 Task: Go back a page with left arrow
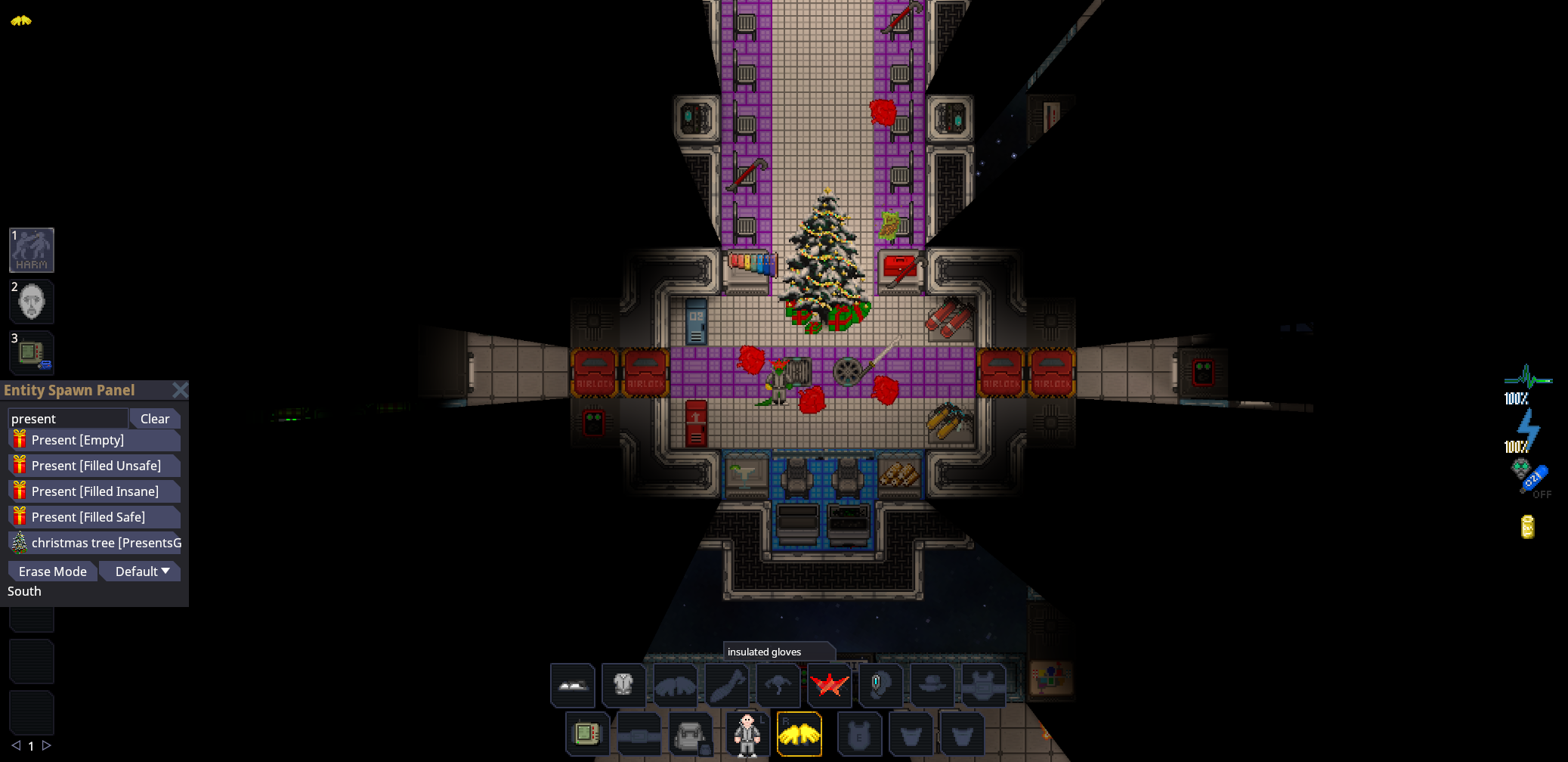tap(17, 745)
